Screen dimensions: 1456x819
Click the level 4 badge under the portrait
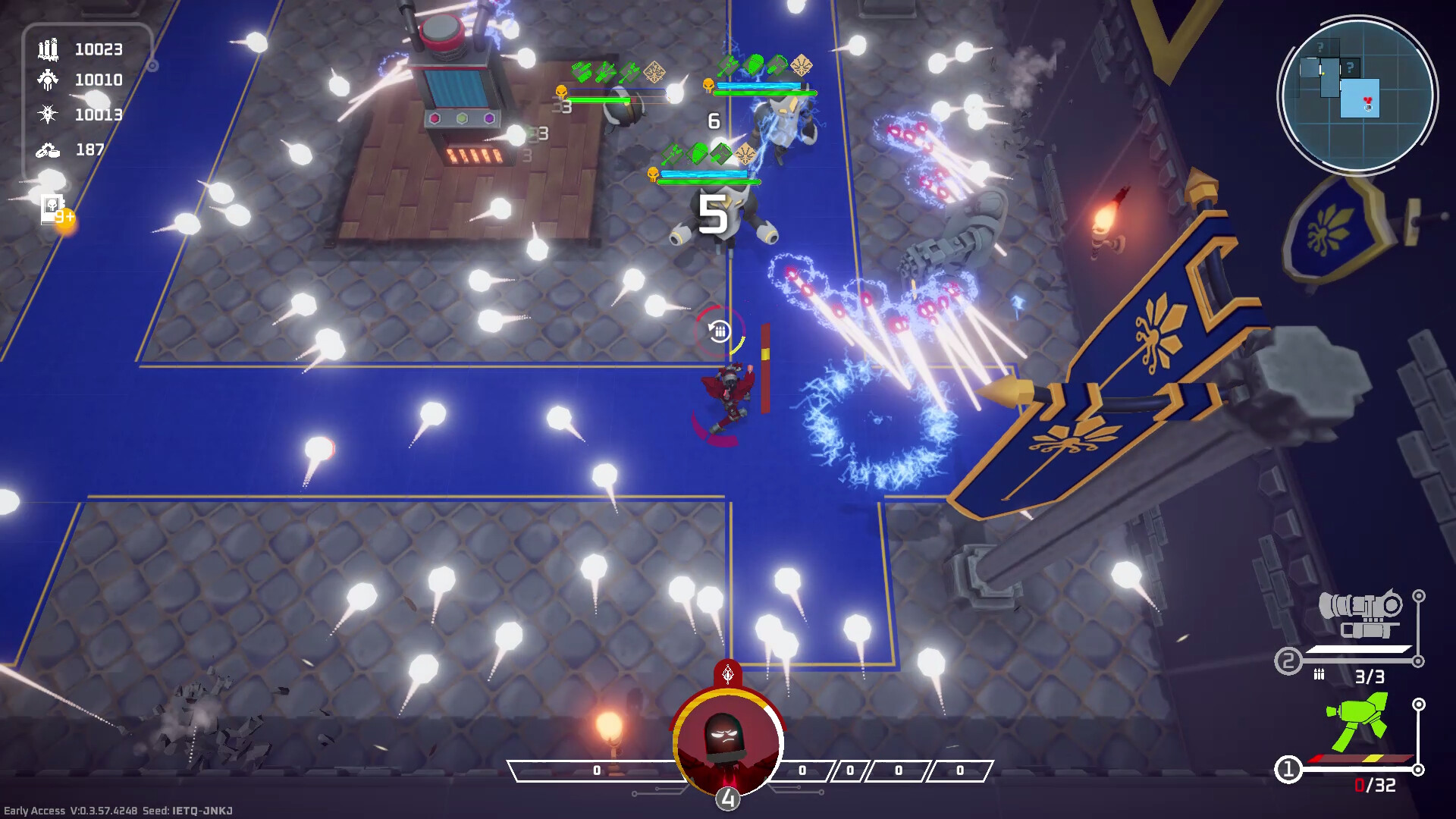pyautogui.click(x=727, y=797)
